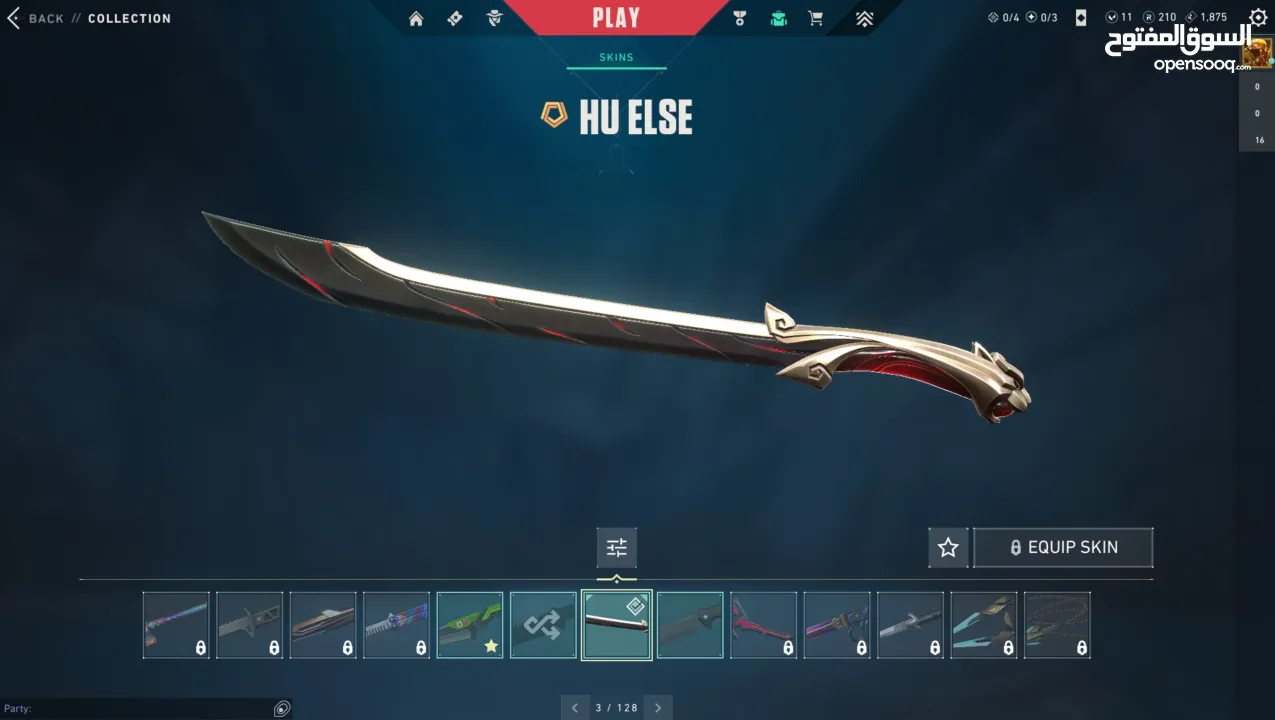Open the Agents icon in top bar
This screenshot has height=720, width=1275.
tap(494, 18)
